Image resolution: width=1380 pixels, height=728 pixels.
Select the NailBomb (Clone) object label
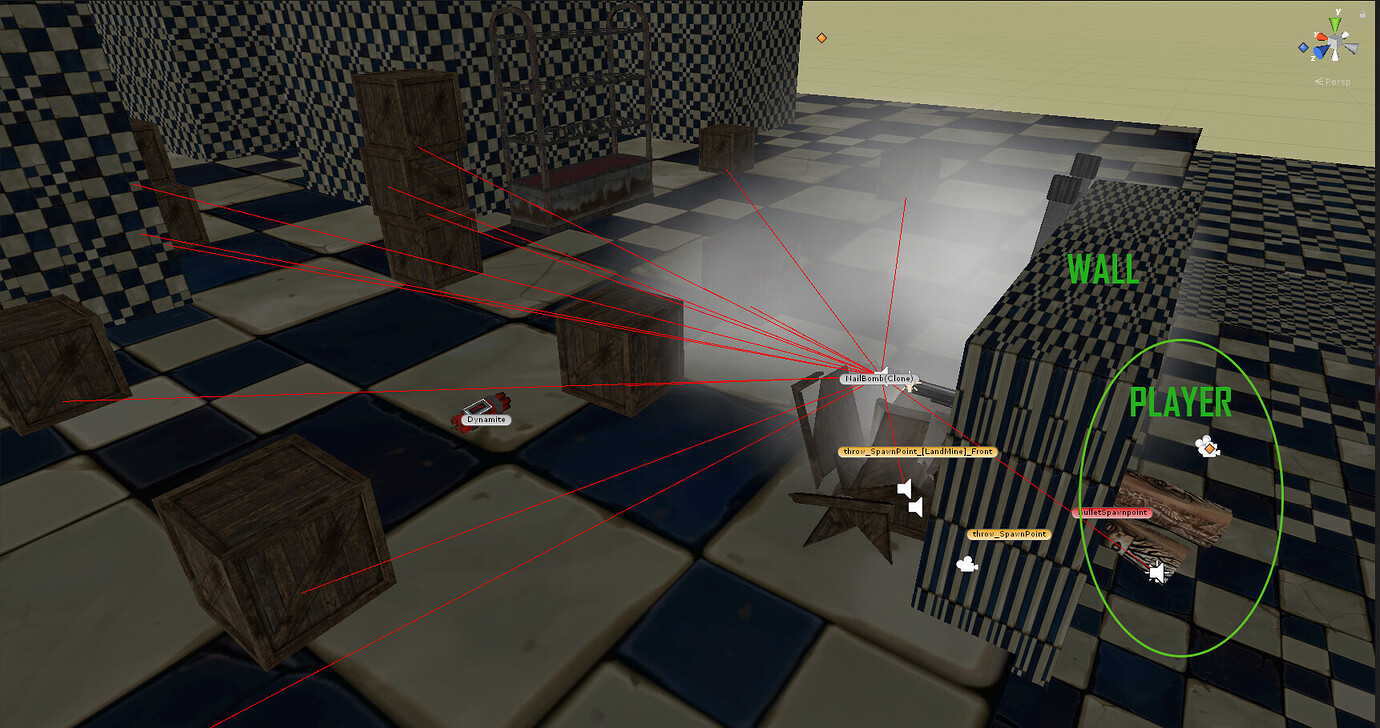click(879, 378)
